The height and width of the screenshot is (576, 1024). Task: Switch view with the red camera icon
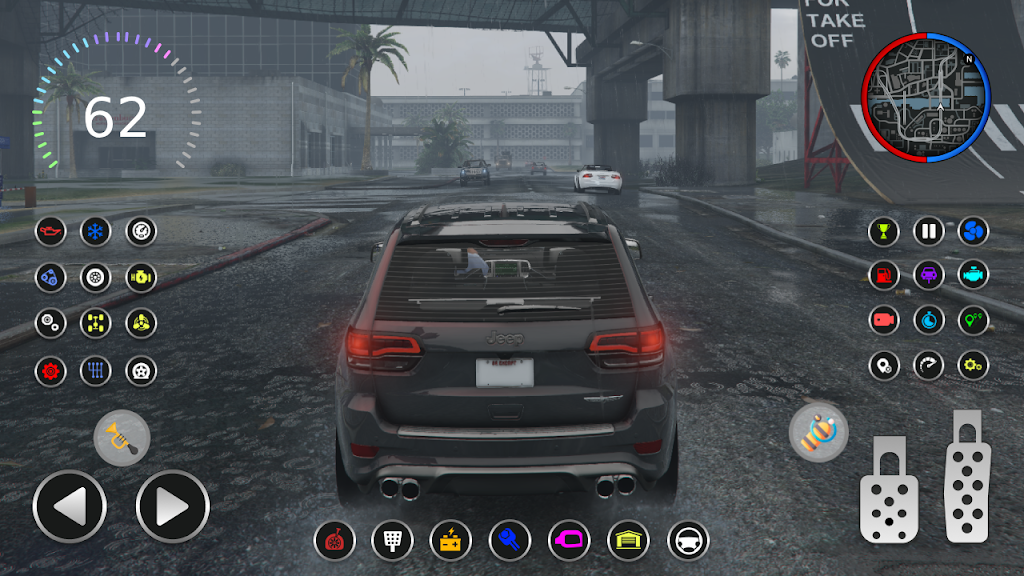click(x=884, y=320)
